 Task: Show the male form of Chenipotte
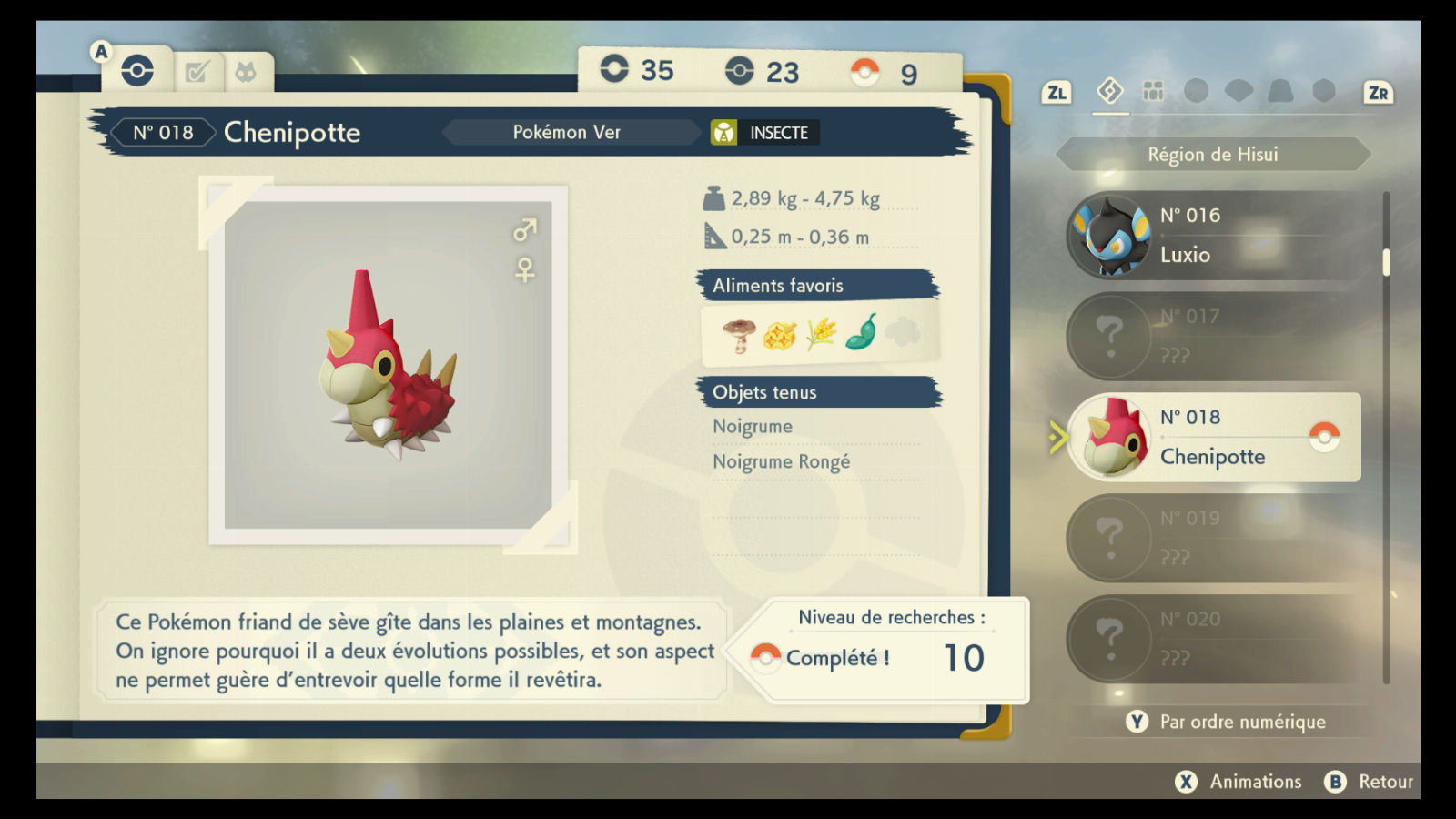(525, 229)
